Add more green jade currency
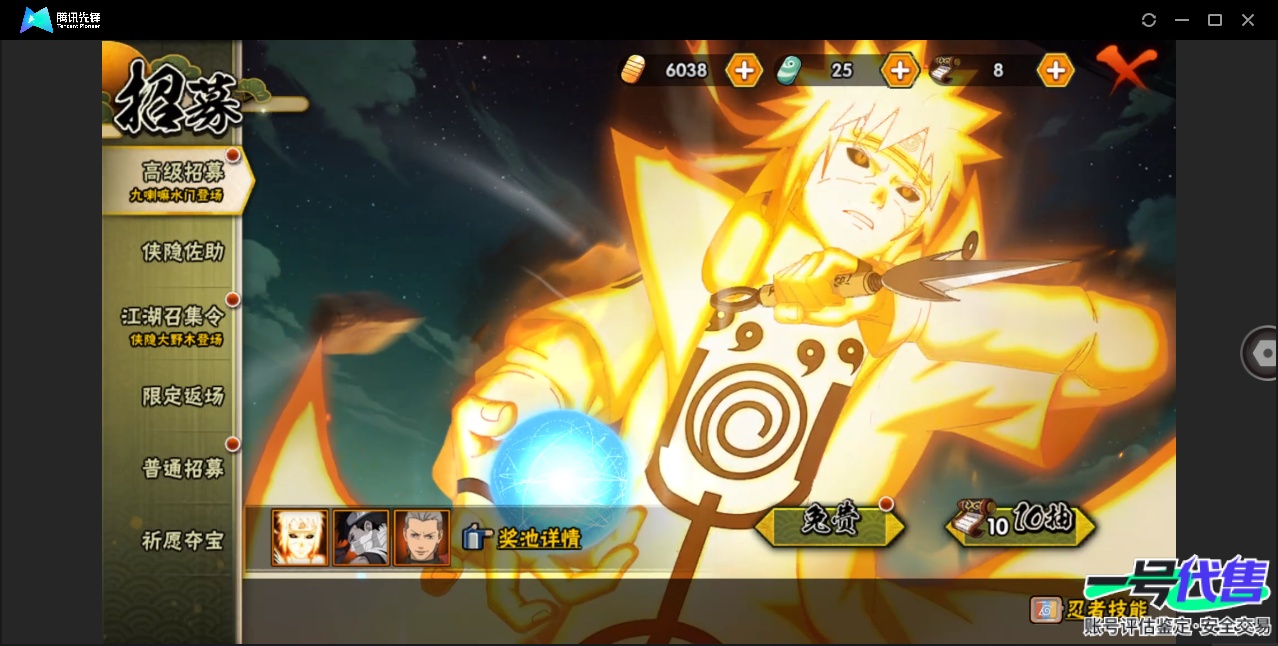The width and height of the screenshot is (1278, 646). (899, 70)
